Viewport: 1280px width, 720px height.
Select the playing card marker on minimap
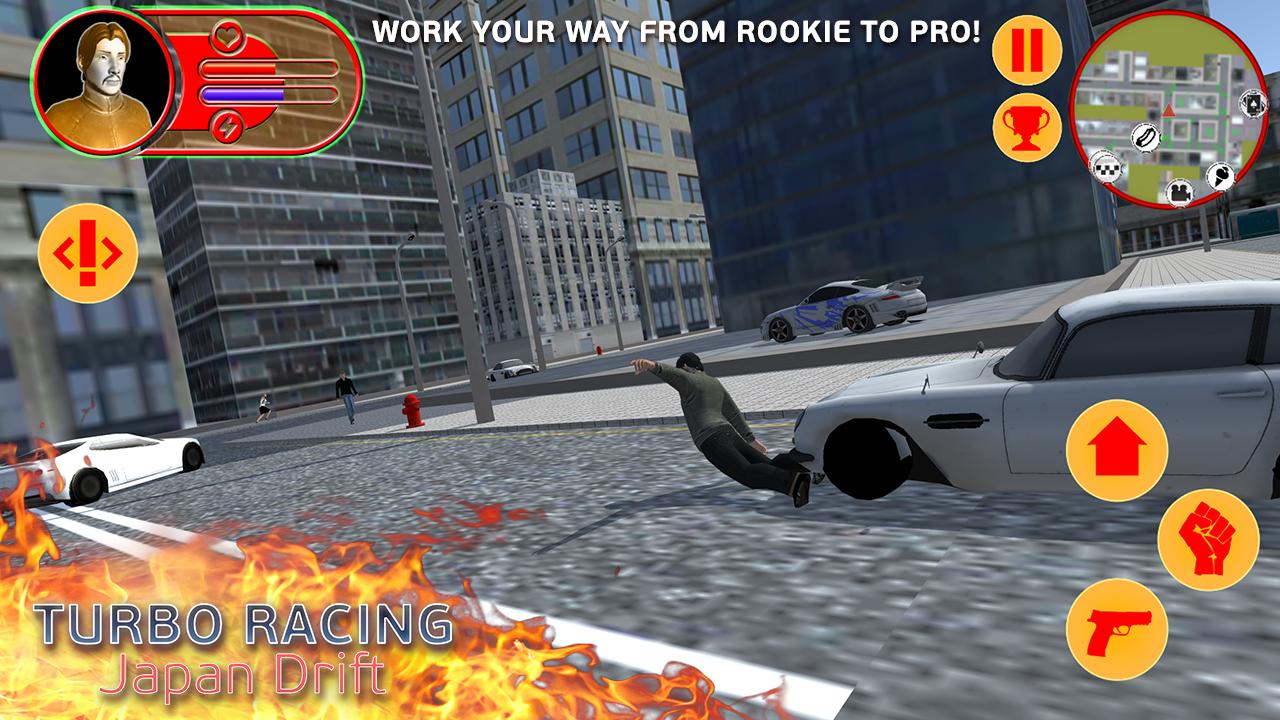[1252, 104]
